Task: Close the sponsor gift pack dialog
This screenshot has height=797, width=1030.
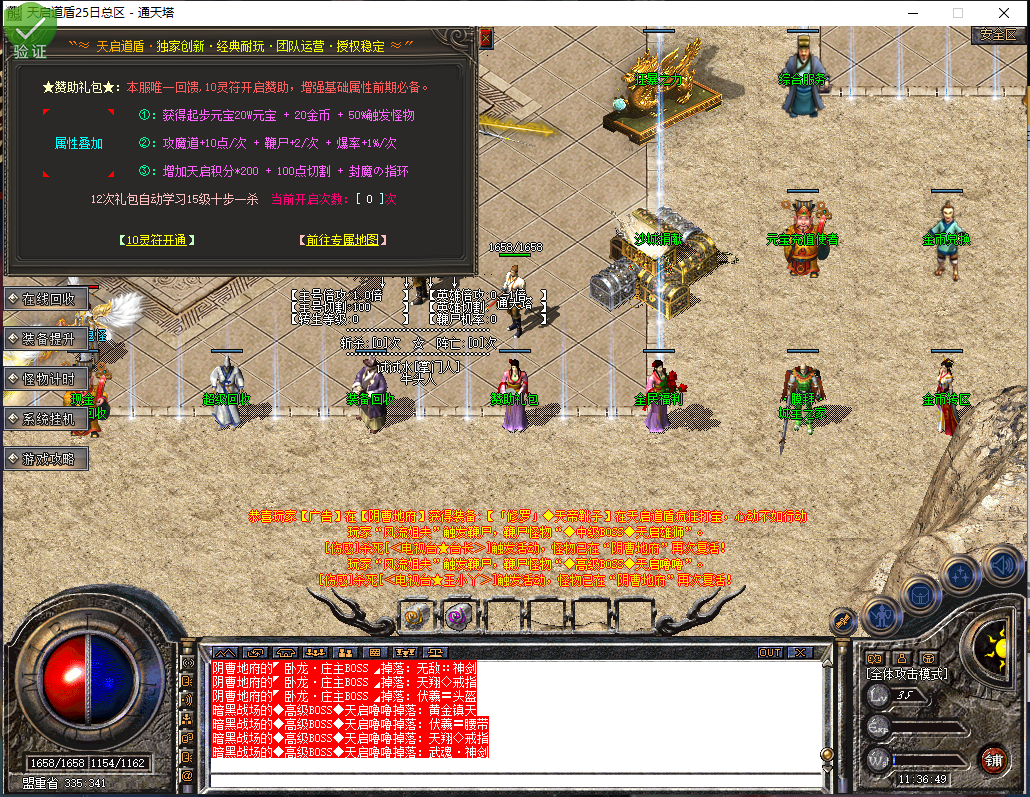Action: (486, 38)
